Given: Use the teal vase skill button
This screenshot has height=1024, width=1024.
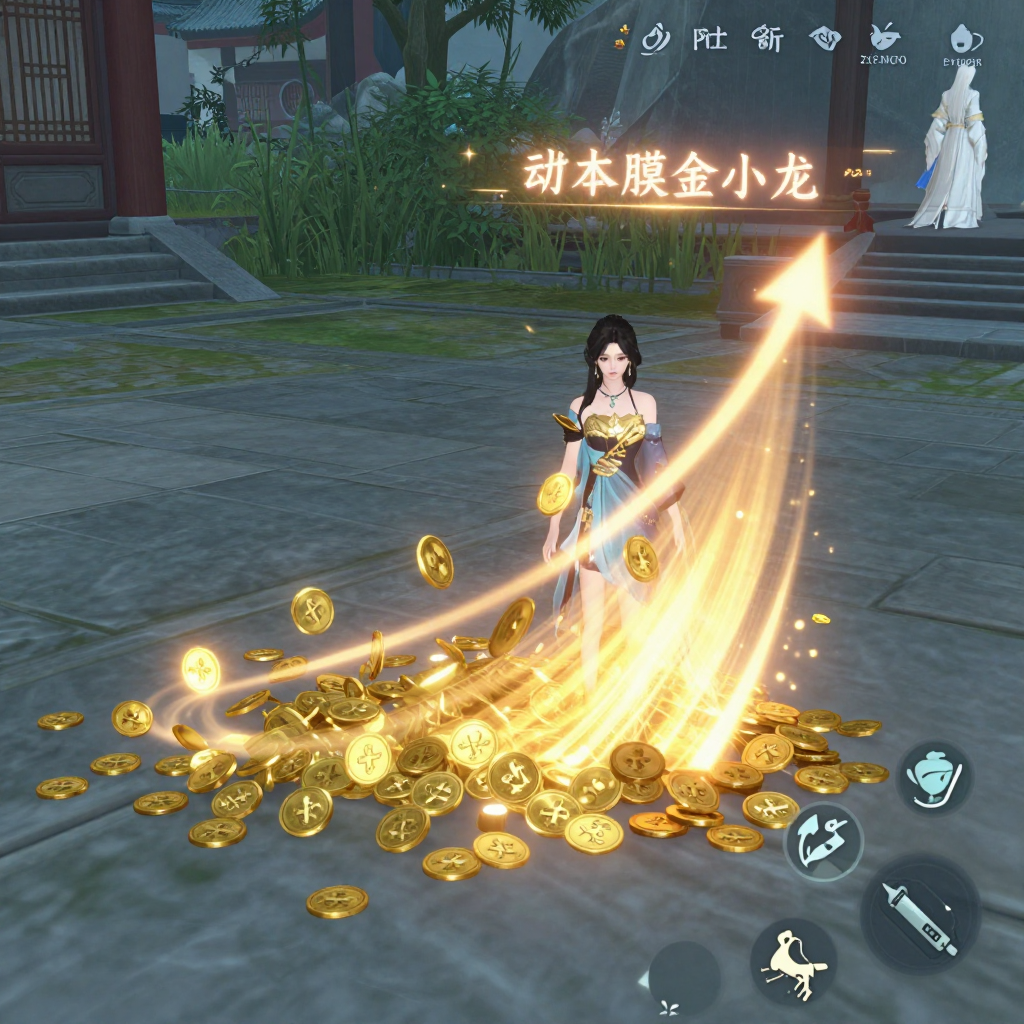Looking at the screenshot, I should pyautogui.click(x=934, y=777).
